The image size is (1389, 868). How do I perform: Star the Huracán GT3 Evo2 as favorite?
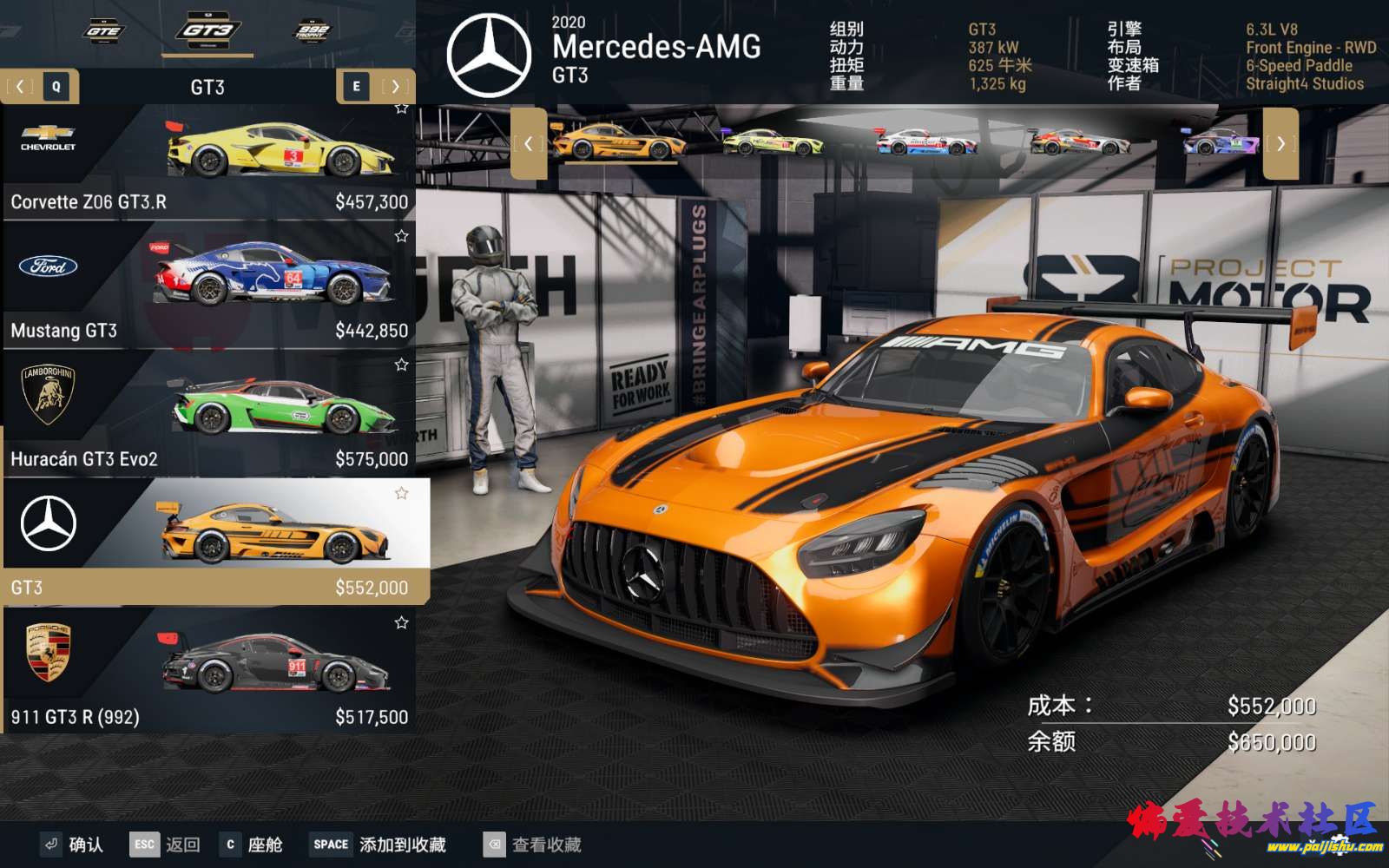pos(401,365)
